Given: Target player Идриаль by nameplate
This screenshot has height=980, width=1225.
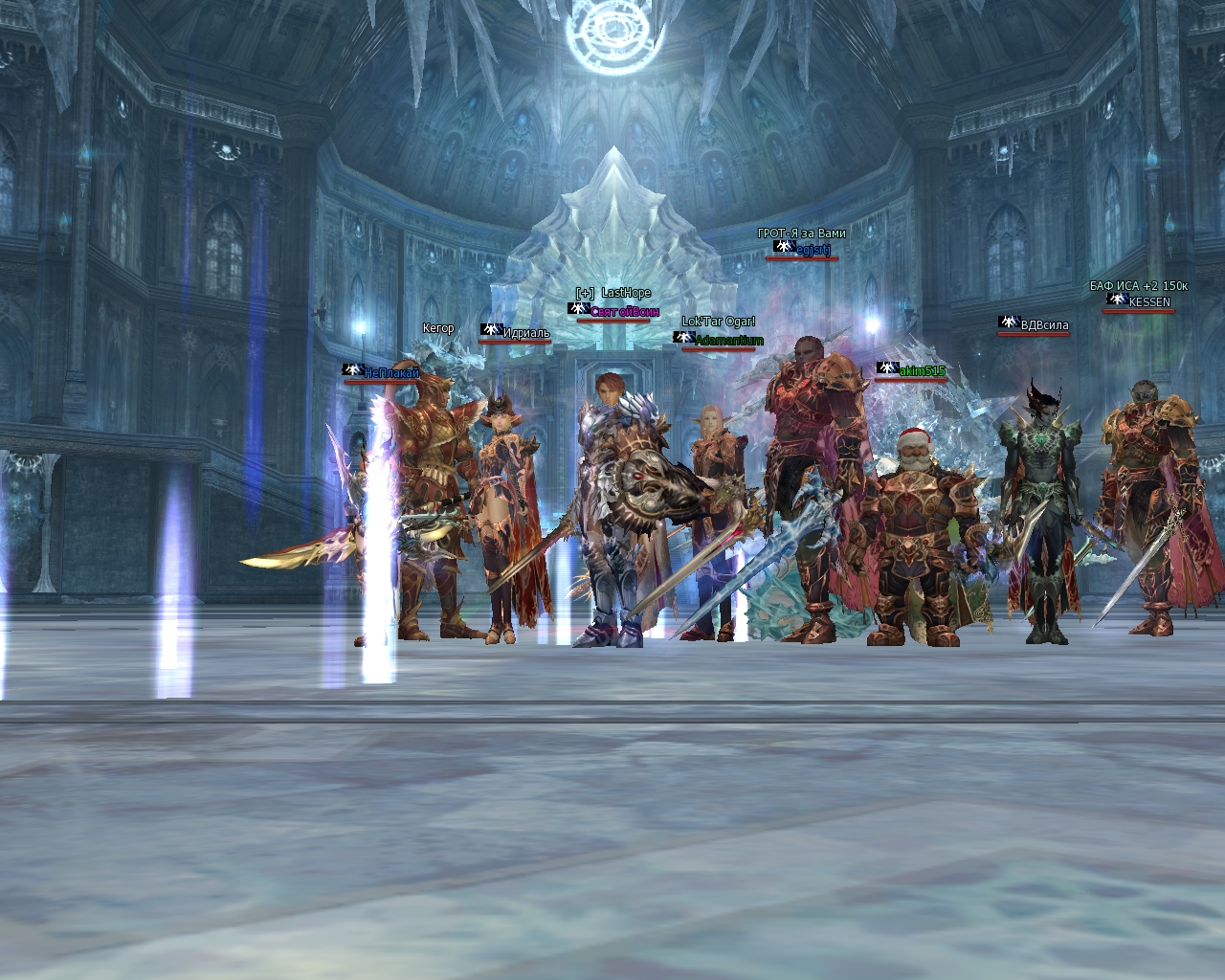Looking at the screenshot, I should 526,333.
